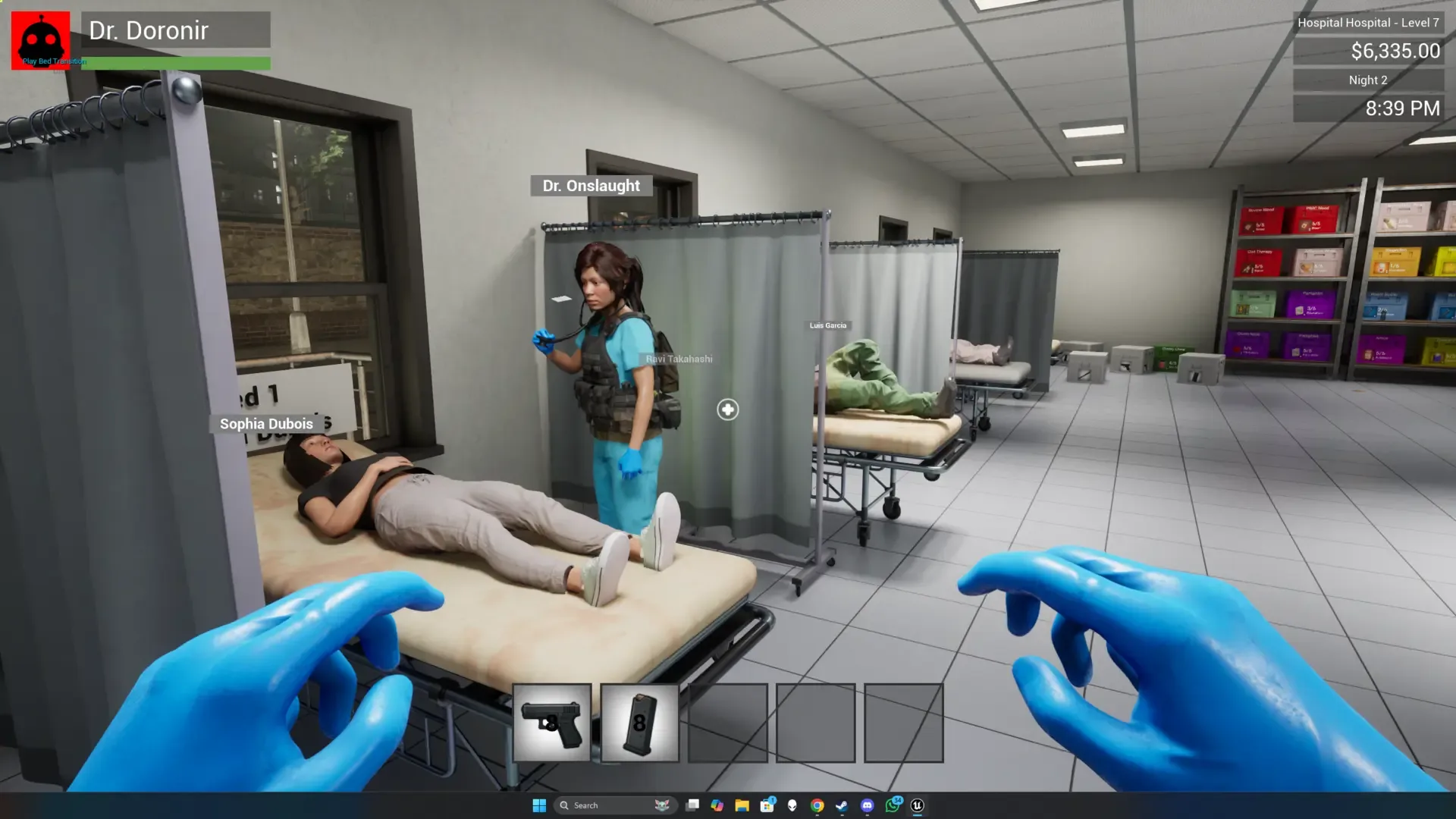This screenshot has height=819, width=1456.
Task: Select the Sophia Dubois patient nameplate
Action: pyautogui.click(x=266, y=423)
